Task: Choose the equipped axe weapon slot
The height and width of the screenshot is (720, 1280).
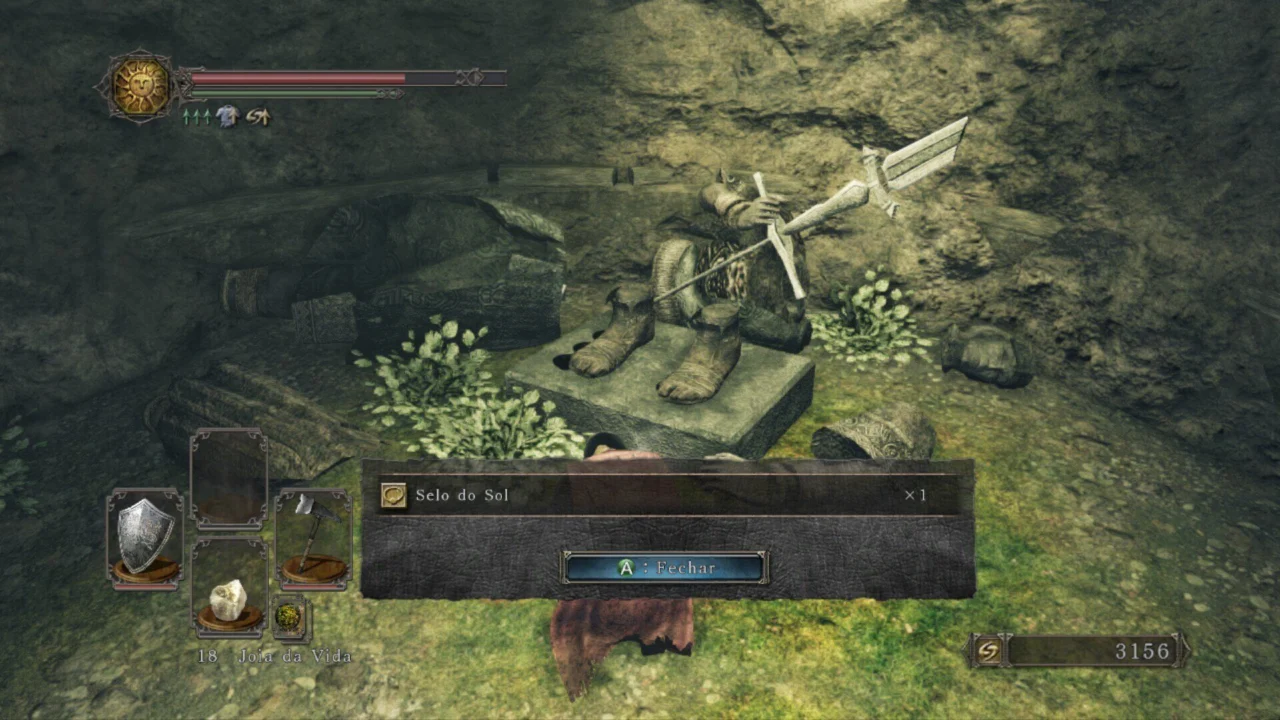Action: pyautogui.click(x=313, y=537)
